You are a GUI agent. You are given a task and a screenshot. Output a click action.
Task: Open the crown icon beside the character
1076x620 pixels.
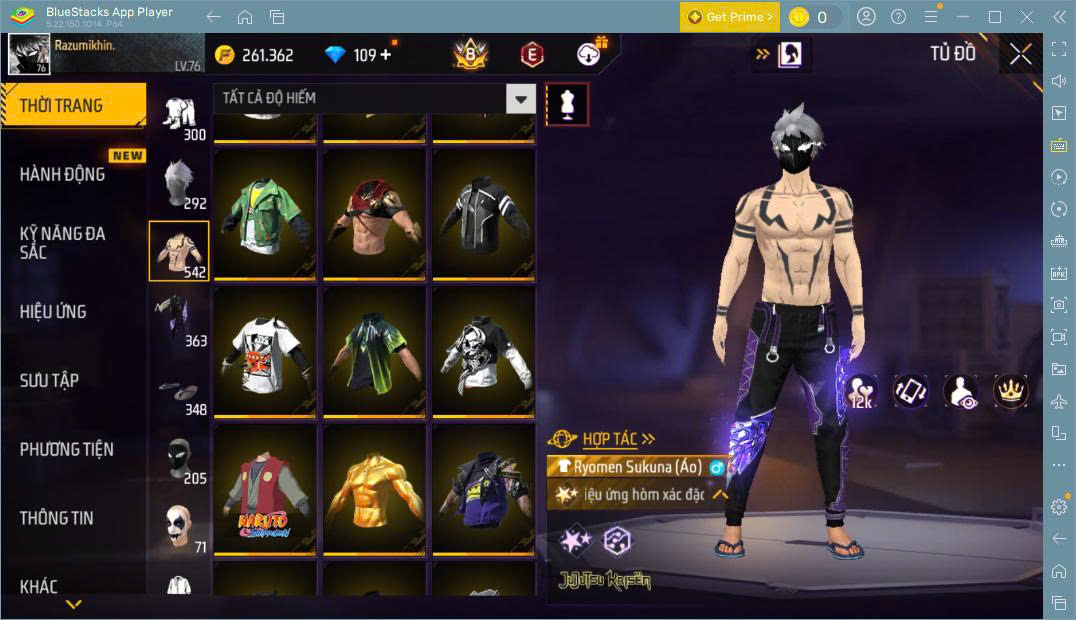[1010, 391]
